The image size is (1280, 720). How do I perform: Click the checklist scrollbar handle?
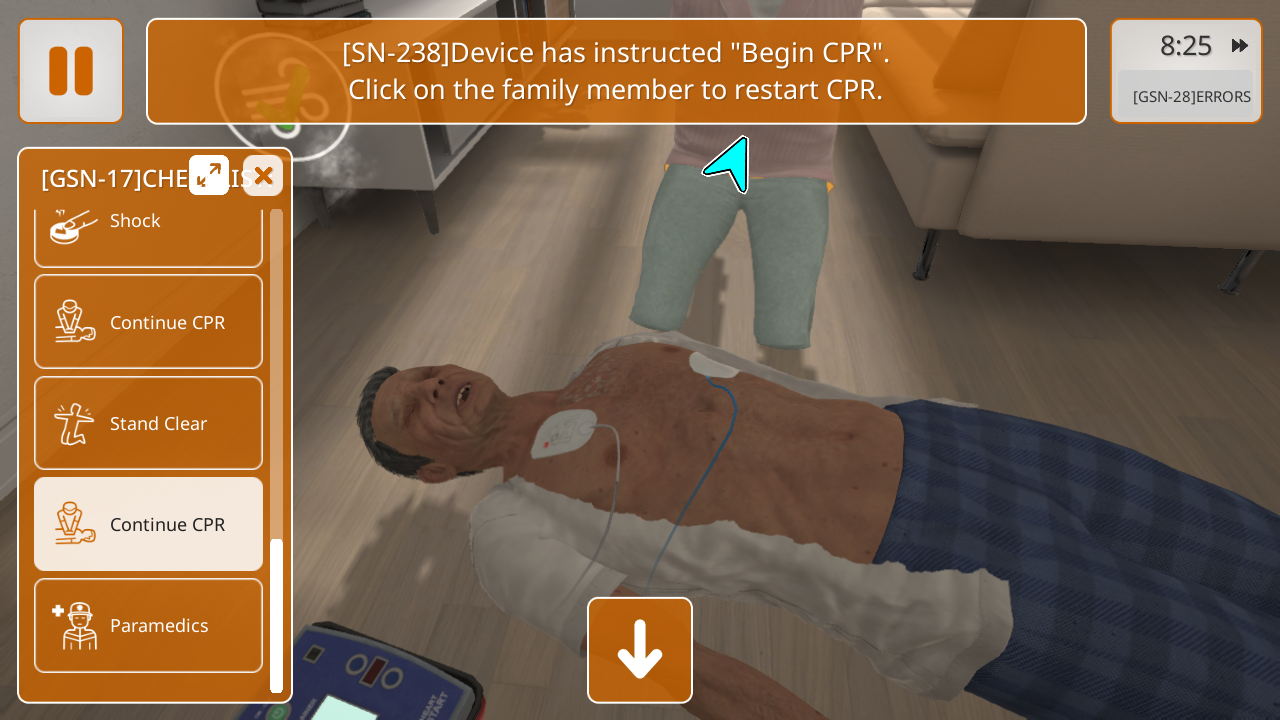tap(277, 614)
